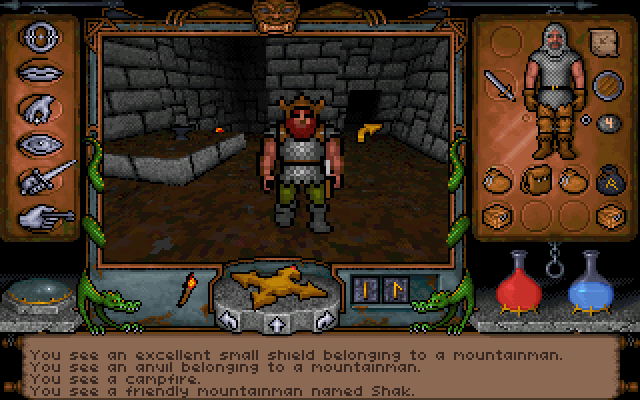
Task: Open the brown backpack in inventory
Action: 532,181
